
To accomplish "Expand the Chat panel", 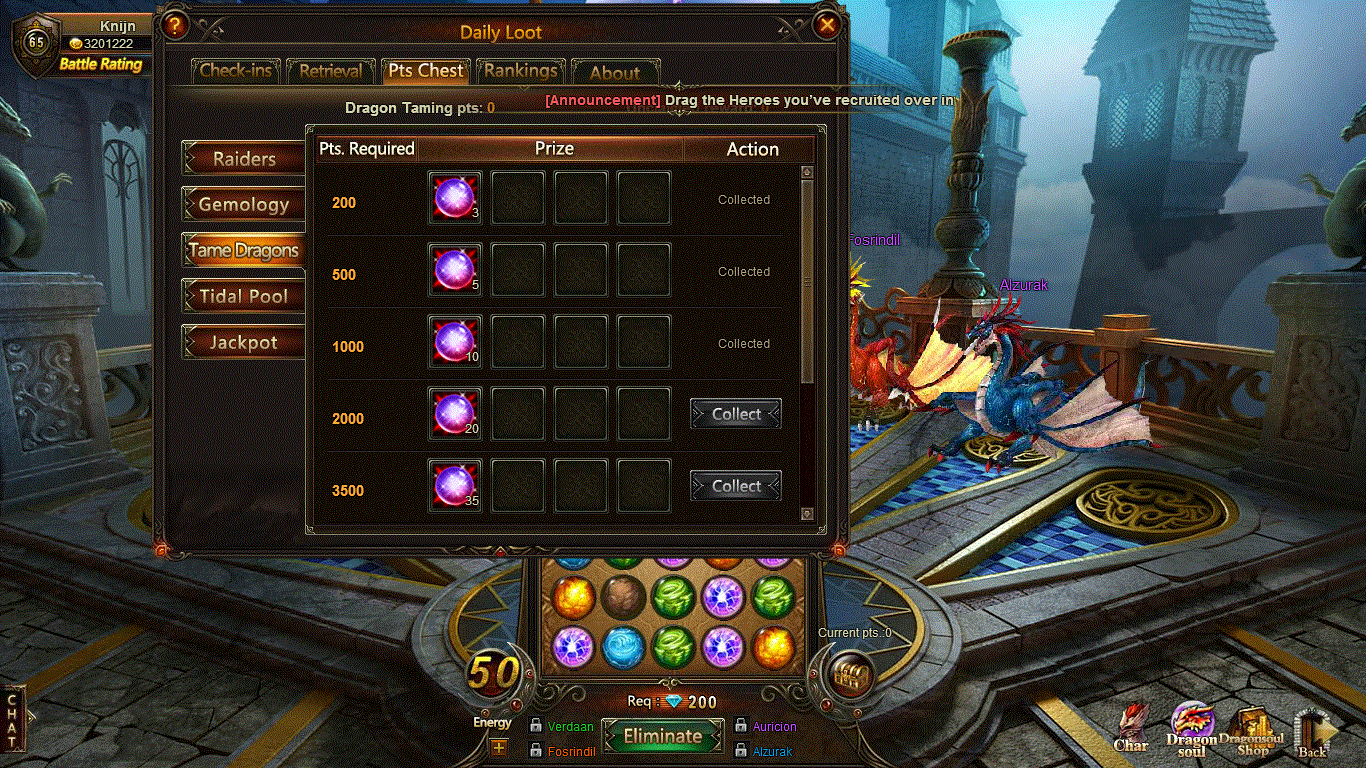I will [13, 718].
